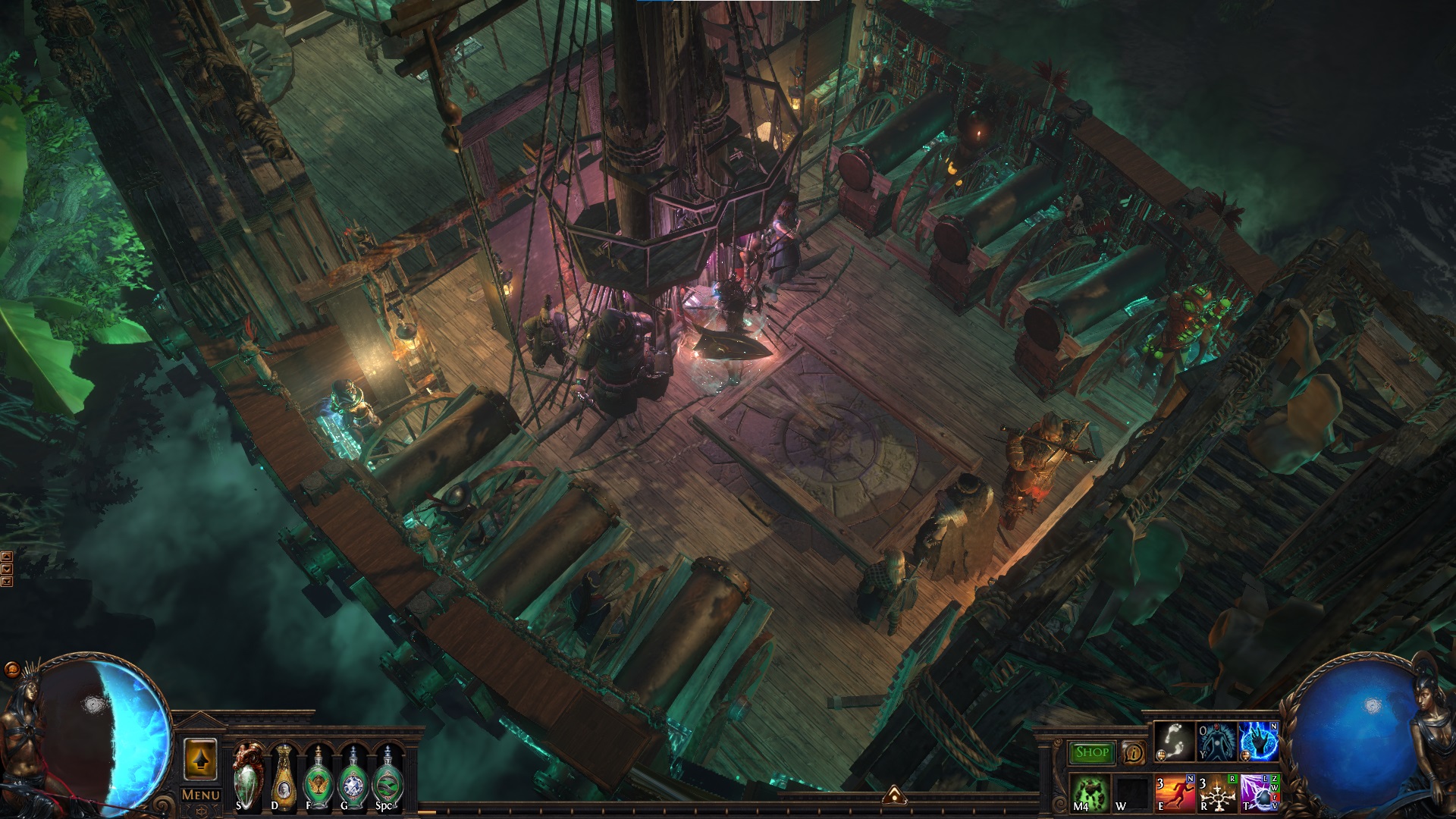
Task: Activate the glowing body aura skill on Y
Action: 1216,742
